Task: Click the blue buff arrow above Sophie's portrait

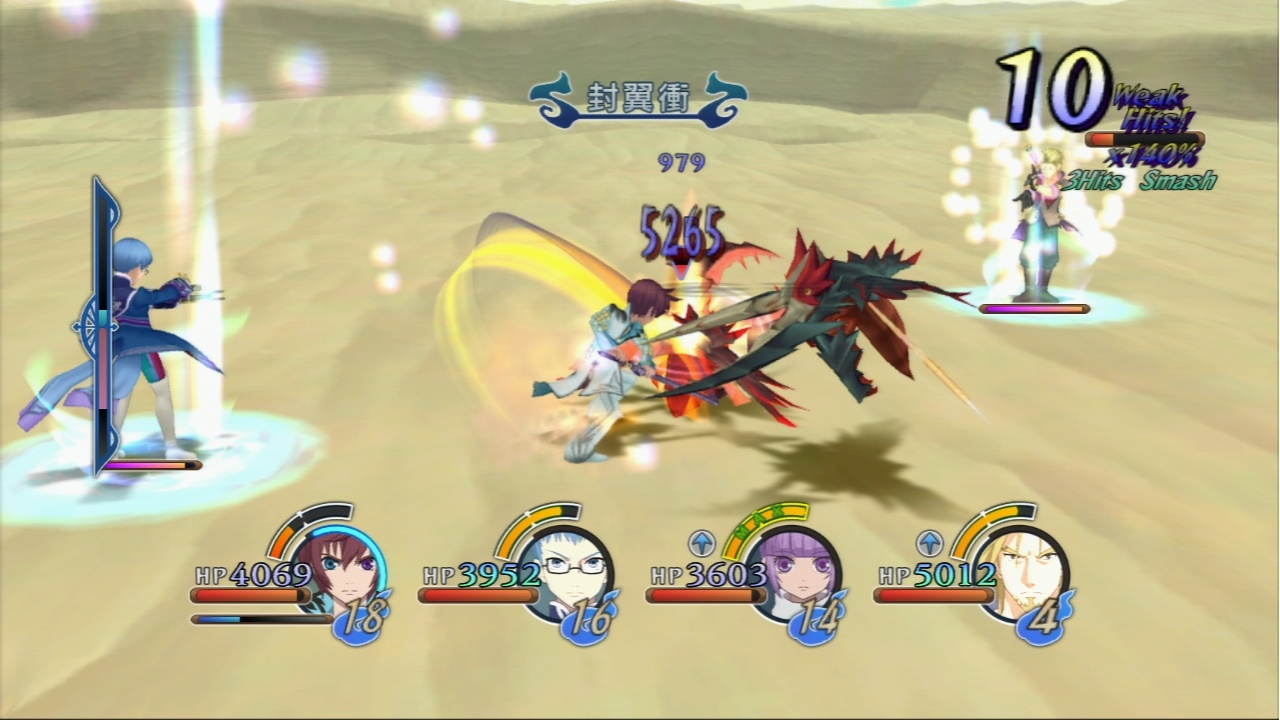Action: [x=703, y=543]
